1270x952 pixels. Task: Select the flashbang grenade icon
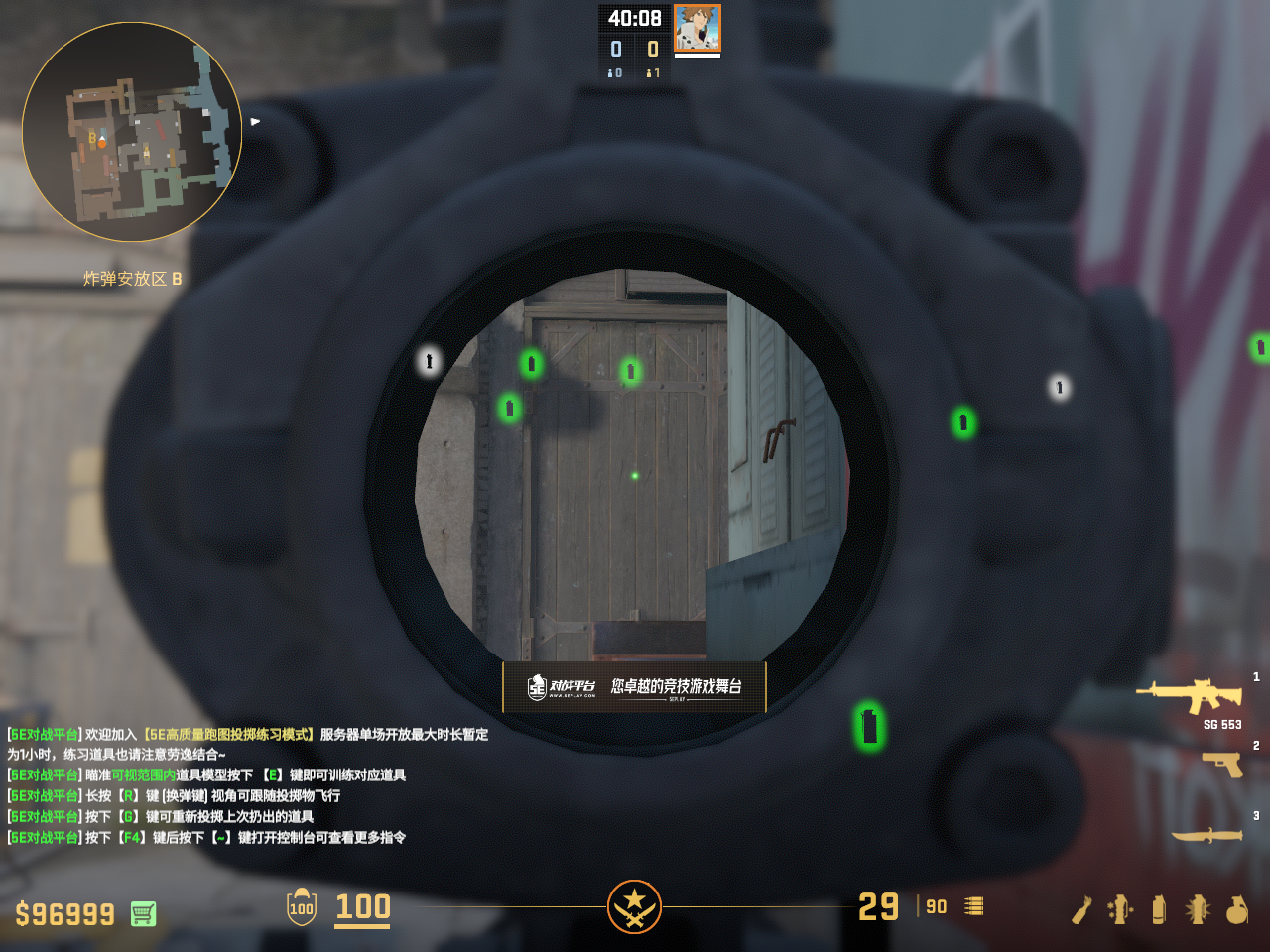(x=1198, y=909)
